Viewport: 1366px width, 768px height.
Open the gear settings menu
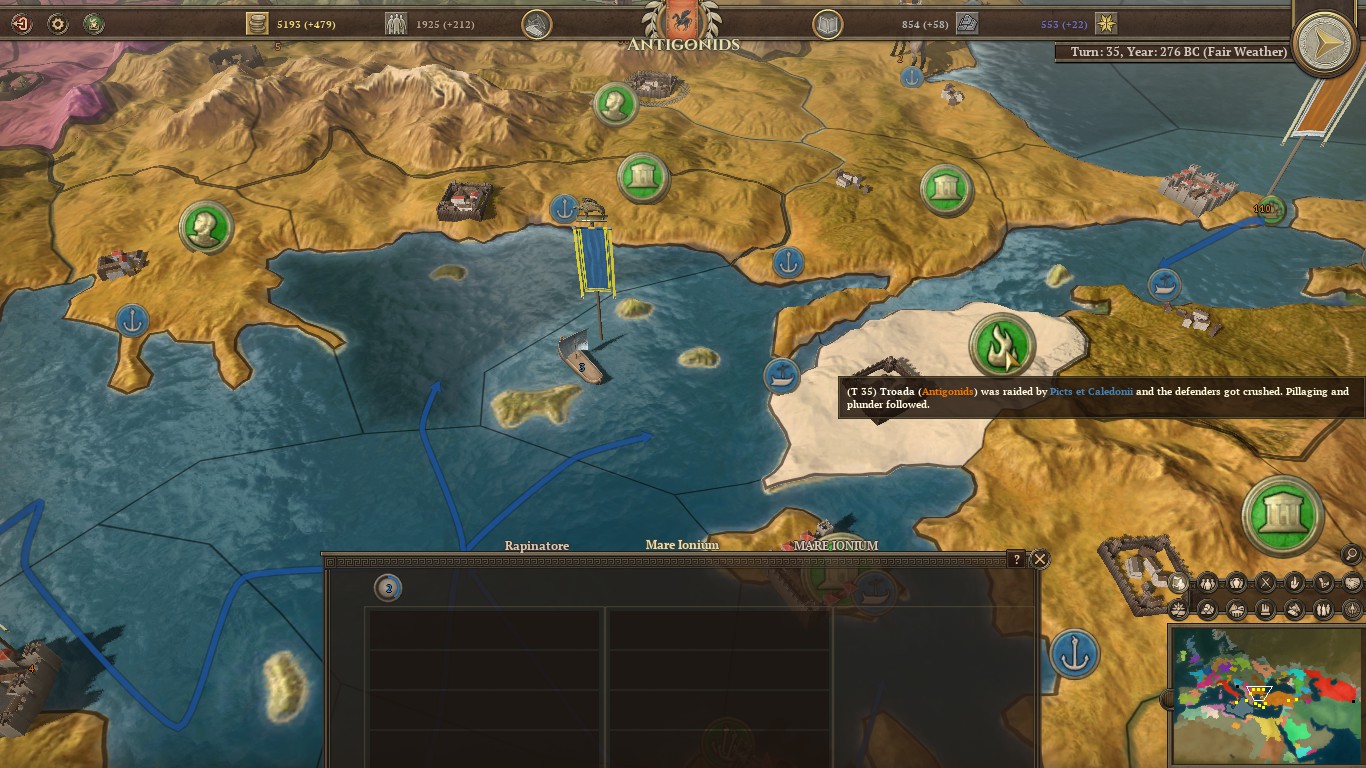tap(58, 23)
